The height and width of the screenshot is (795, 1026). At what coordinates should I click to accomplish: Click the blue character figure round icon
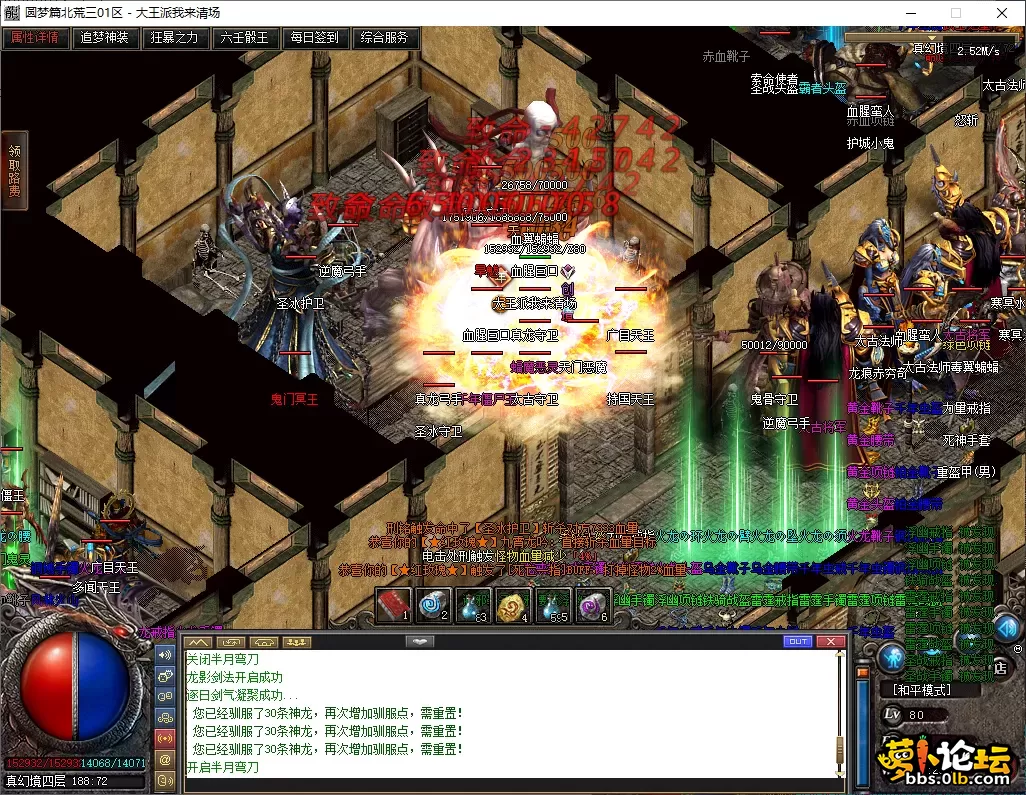coord(893,656)
